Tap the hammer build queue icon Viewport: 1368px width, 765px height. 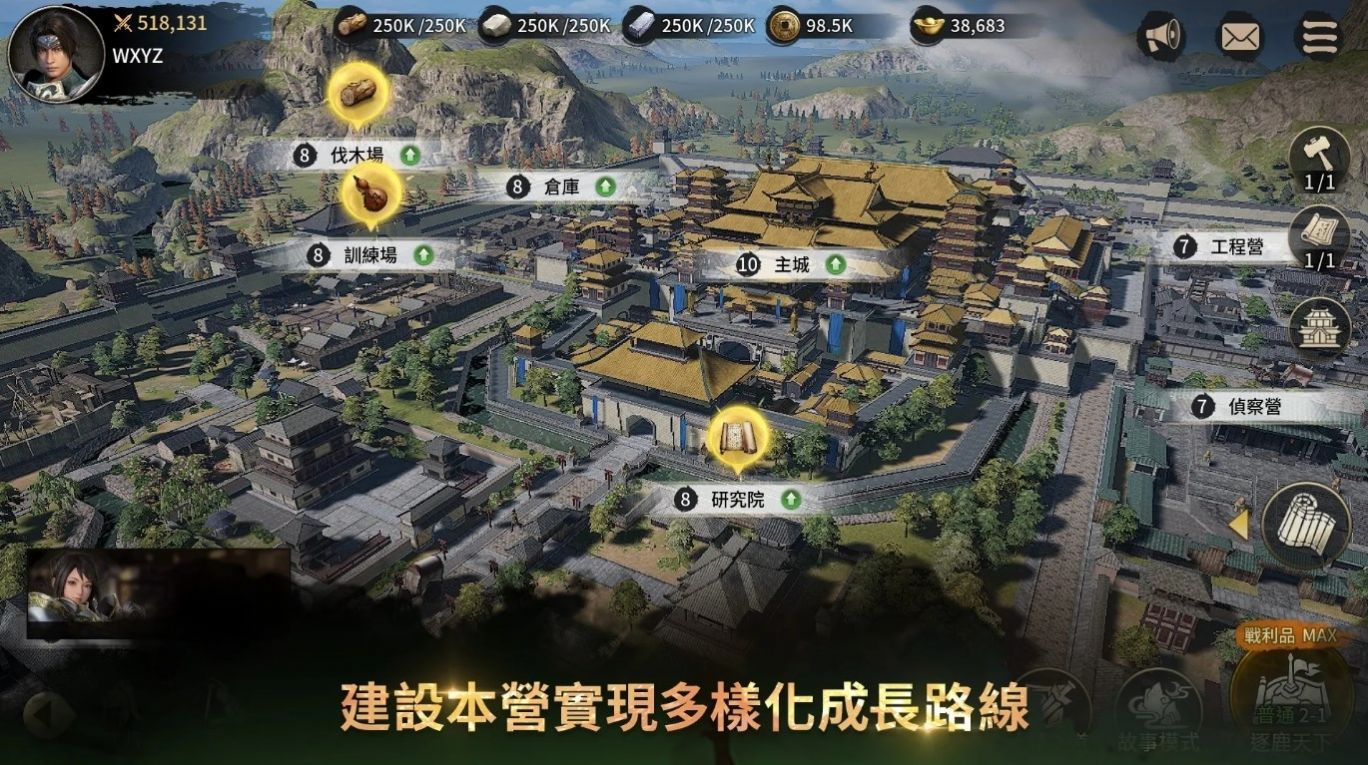[x=1319, y=156]
